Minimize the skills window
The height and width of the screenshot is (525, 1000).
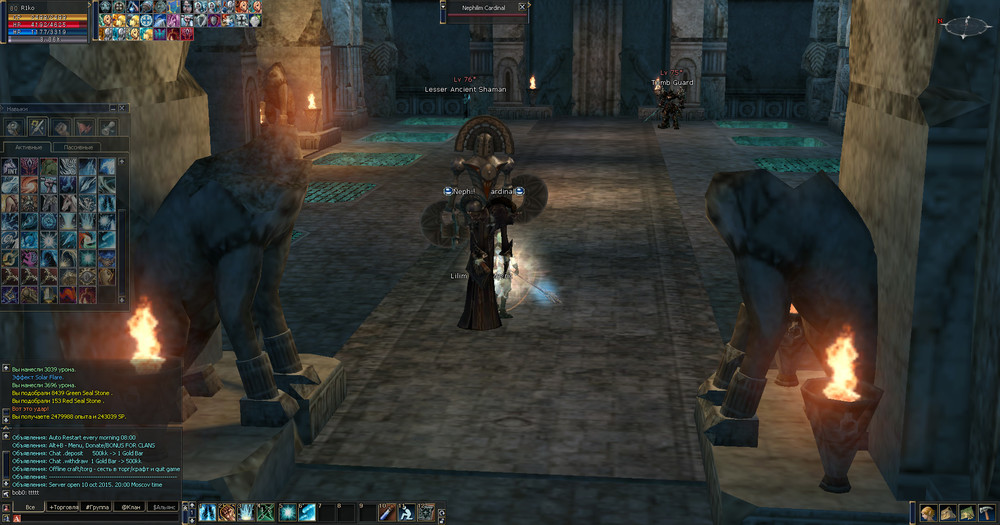(x=111, y=107)
